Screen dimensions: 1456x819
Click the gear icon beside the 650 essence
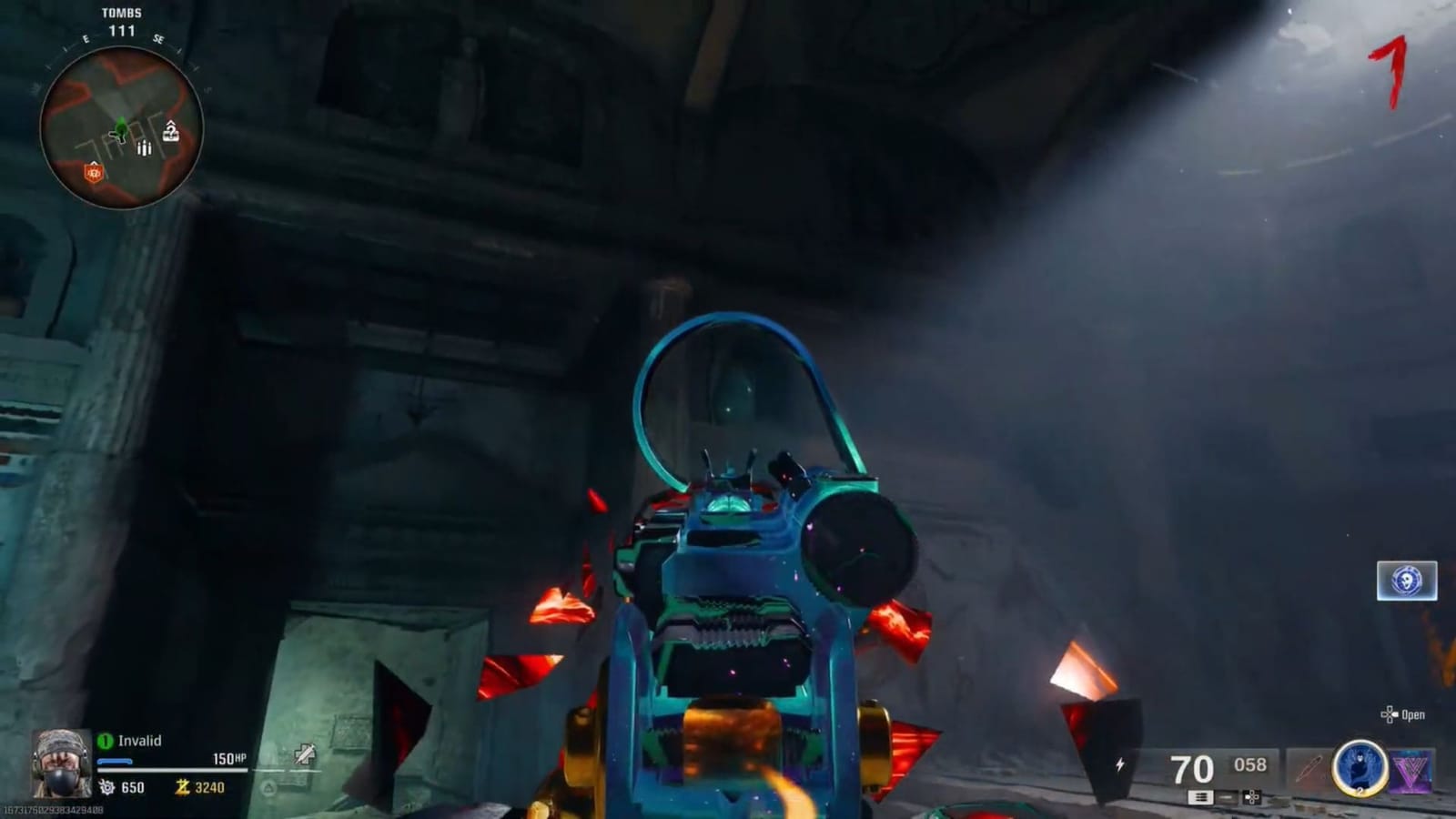[x=107, y=786]
